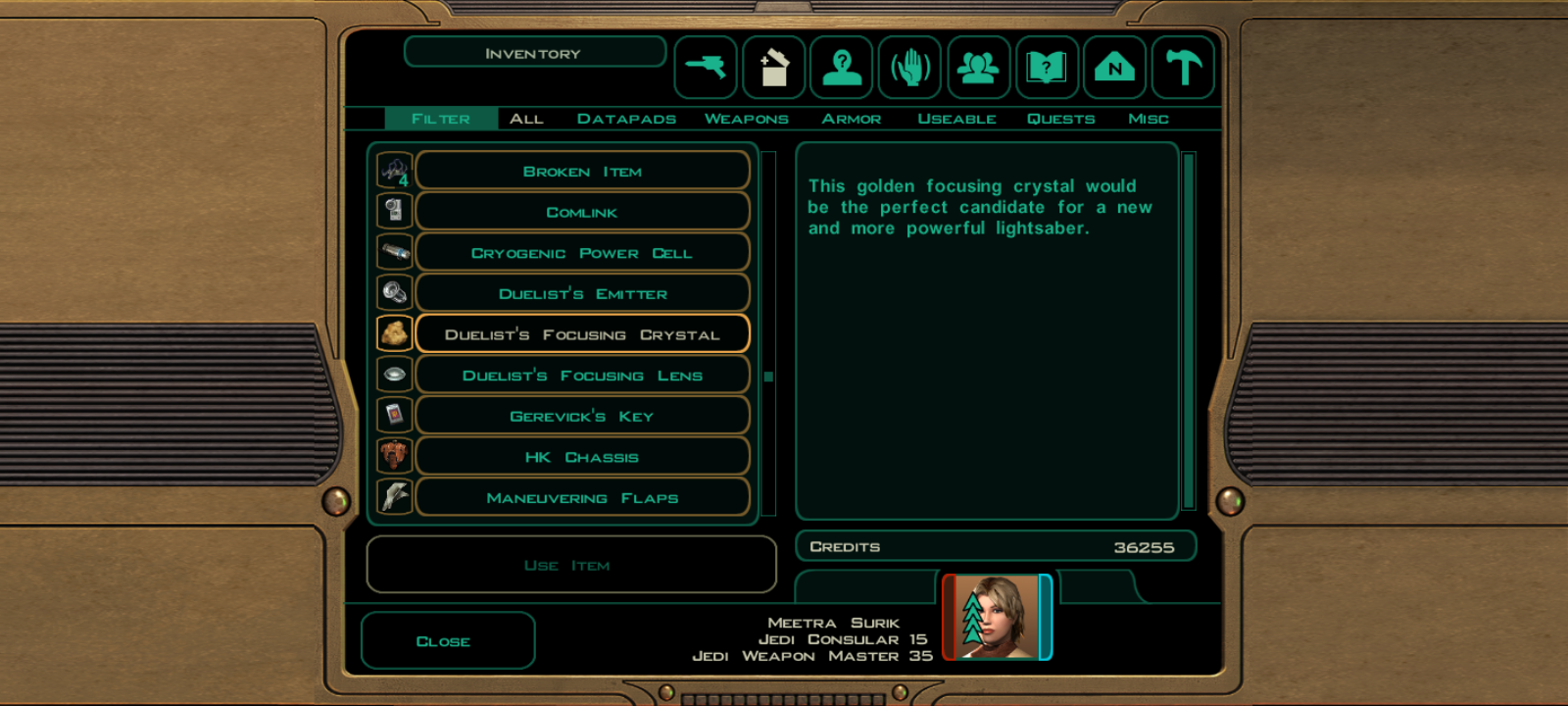Select the Broken Item entry
The width and height of the screenshot is (1568, 706).
(582, 172)
